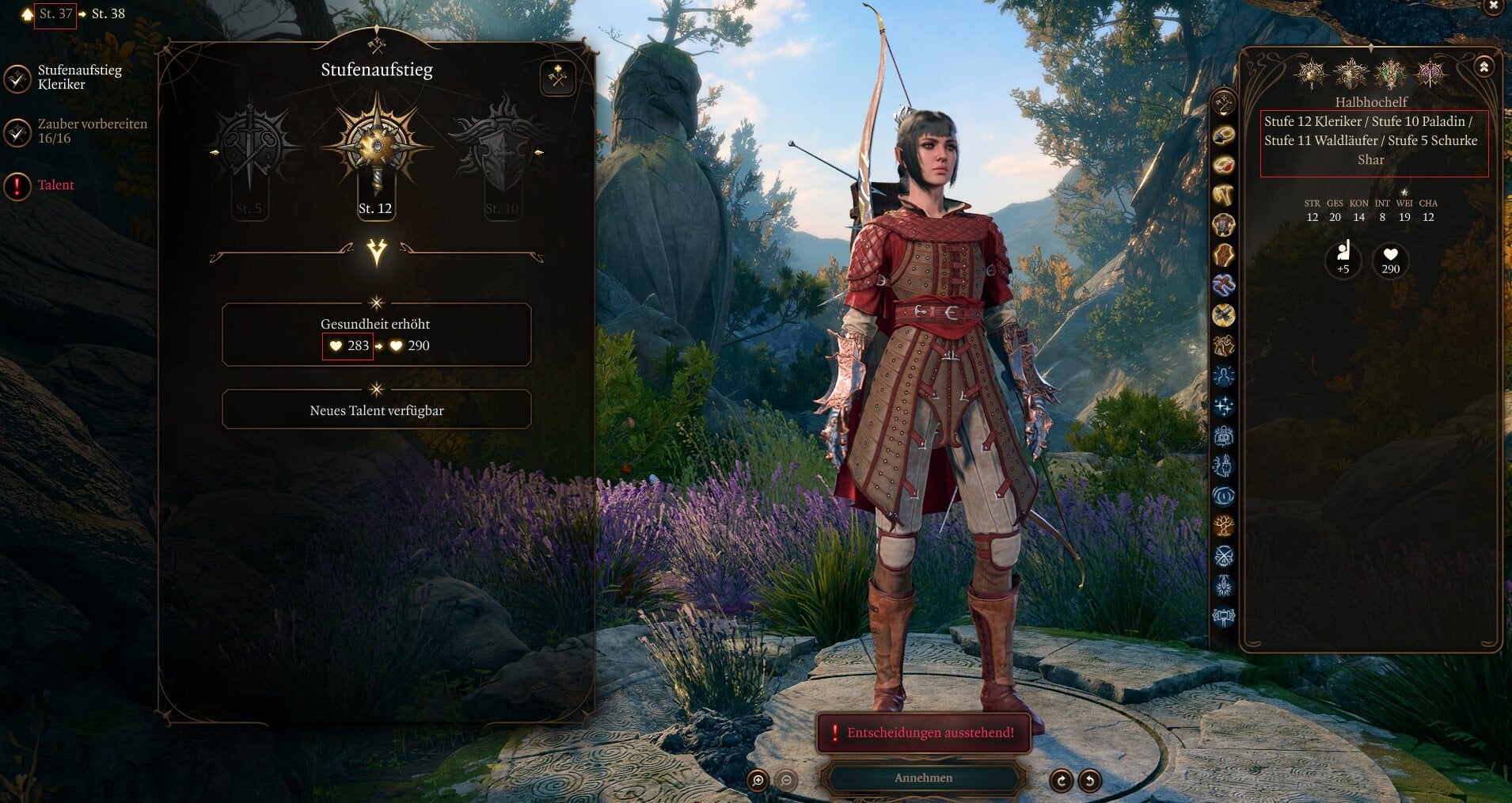The height and width of the screenshot is (803, 1512).
Task: Go to the Zauber vorbereiten step
Action: 92,131
